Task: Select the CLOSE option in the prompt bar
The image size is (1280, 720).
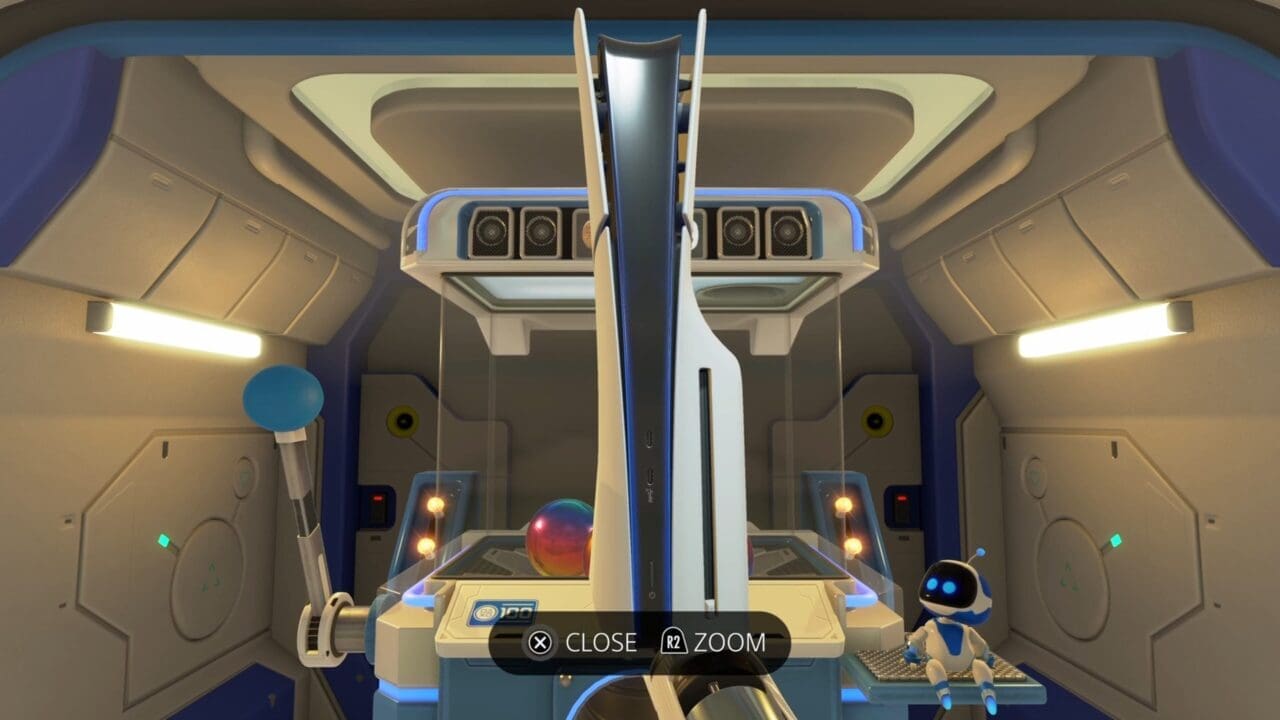Action: [x=600, y=640]
